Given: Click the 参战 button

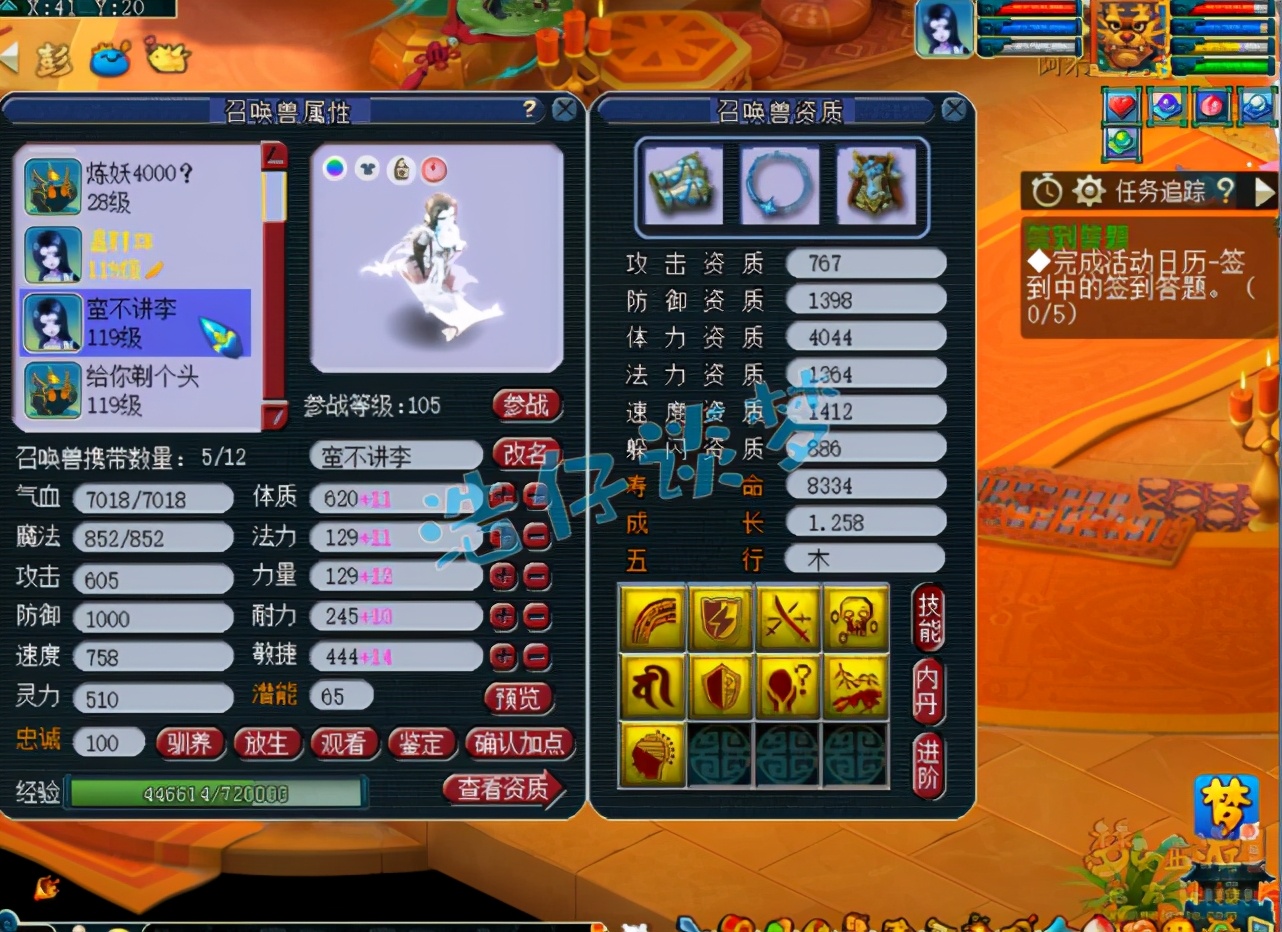Looking at the screenshot, I should pyautogui.click(x=526, y=405).
